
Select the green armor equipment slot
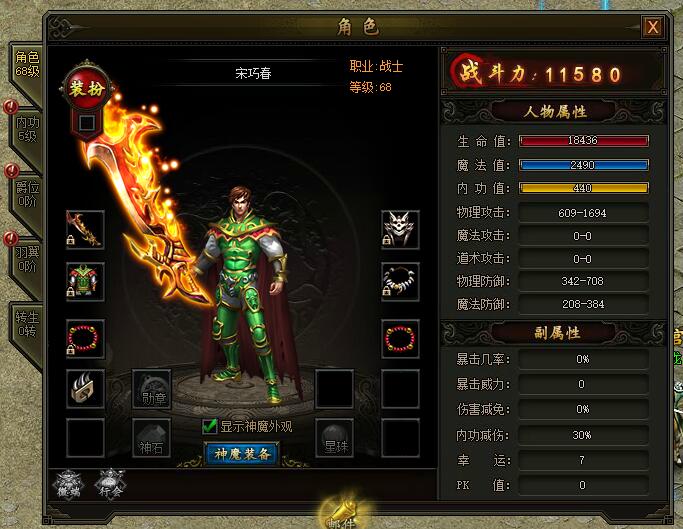pos(86,281)
